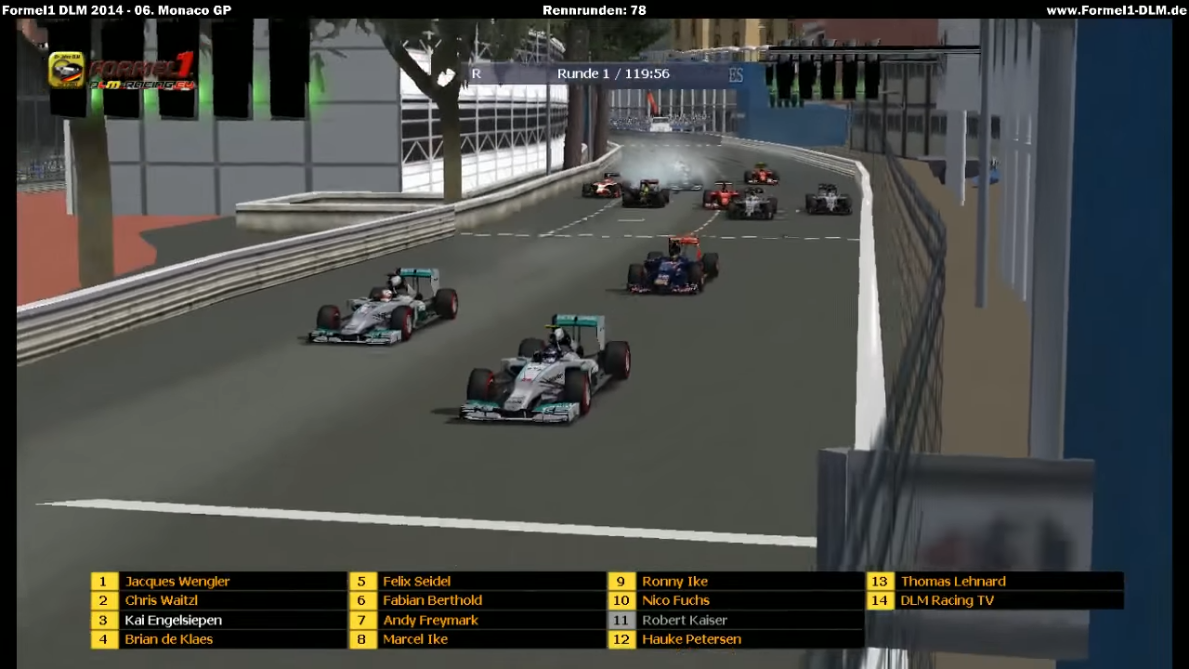Select driver Jacques Wengler in standings
The height and width of the screenshot is (669, 1189).
click(177, 581)
